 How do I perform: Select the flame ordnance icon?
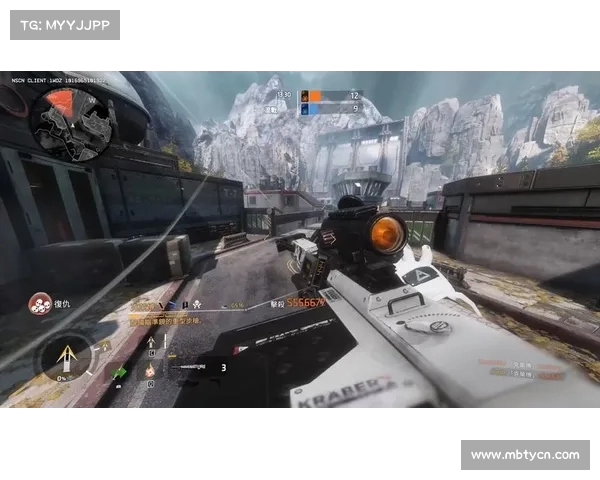coord(150,370)
